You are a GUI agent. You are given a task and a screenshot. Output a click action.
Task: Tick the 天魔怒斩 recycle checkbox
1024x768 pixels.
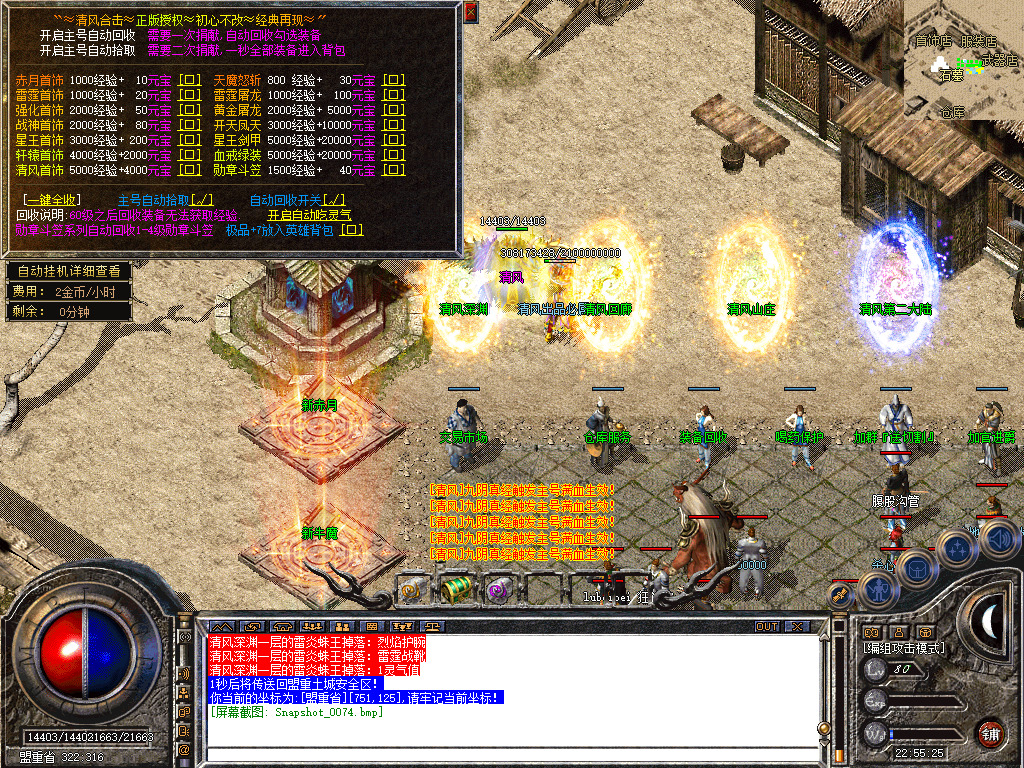click(x=395, y=80)
